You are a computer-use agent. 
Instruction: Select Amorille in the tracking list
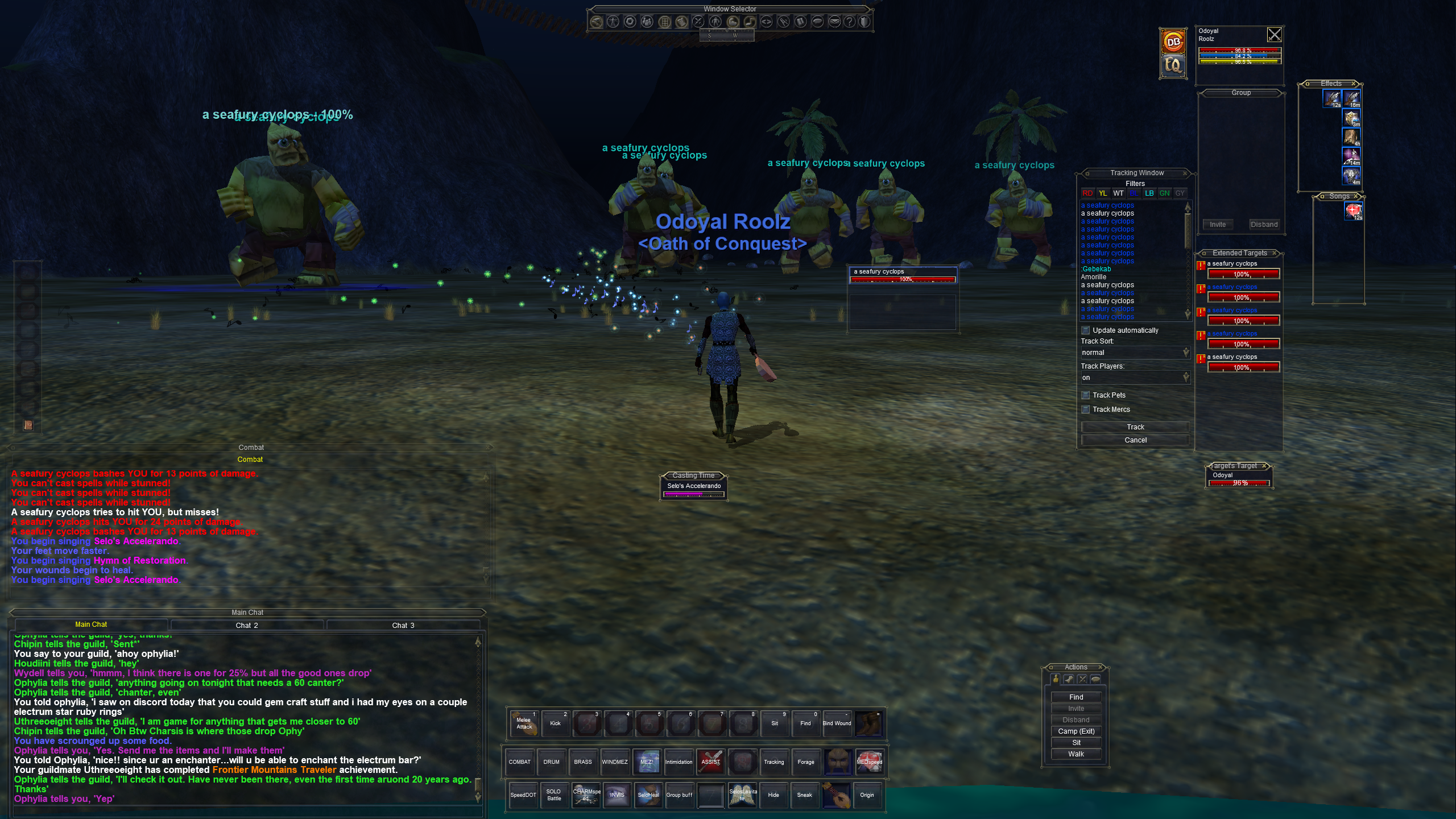(x=1094, y=277)
